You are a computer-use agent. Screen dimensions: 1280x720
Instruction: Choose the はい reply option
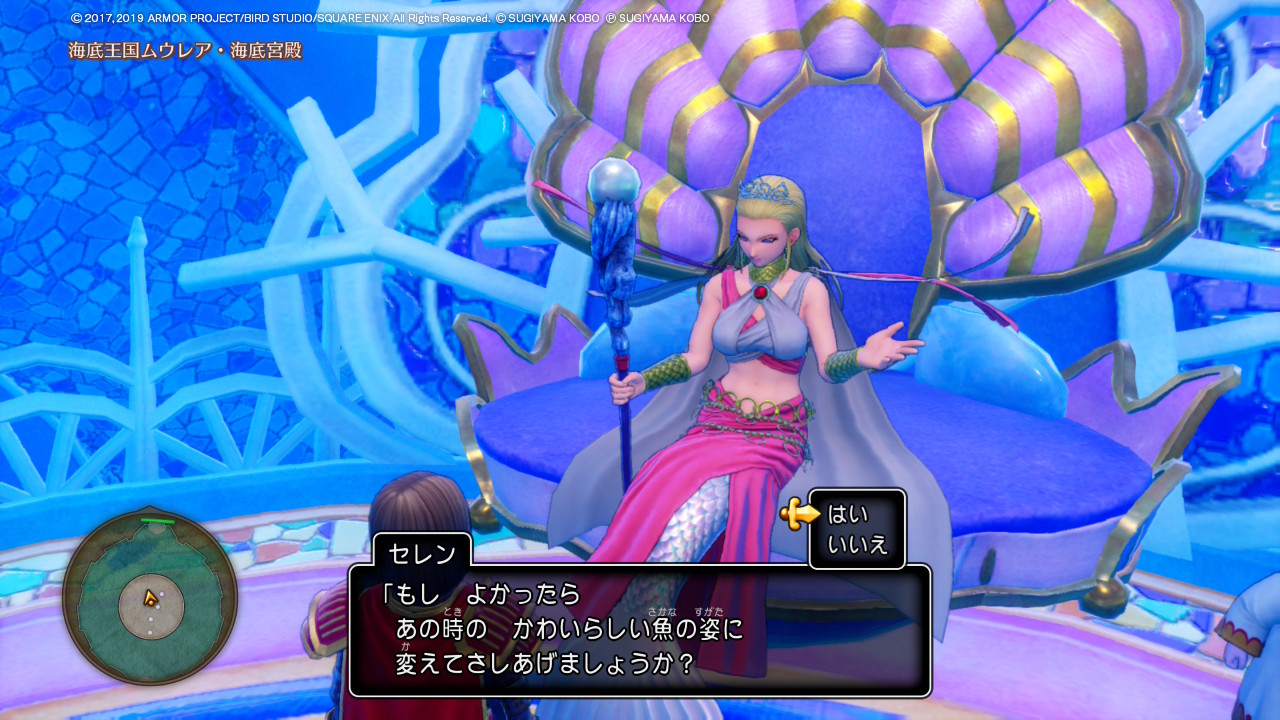848,515
